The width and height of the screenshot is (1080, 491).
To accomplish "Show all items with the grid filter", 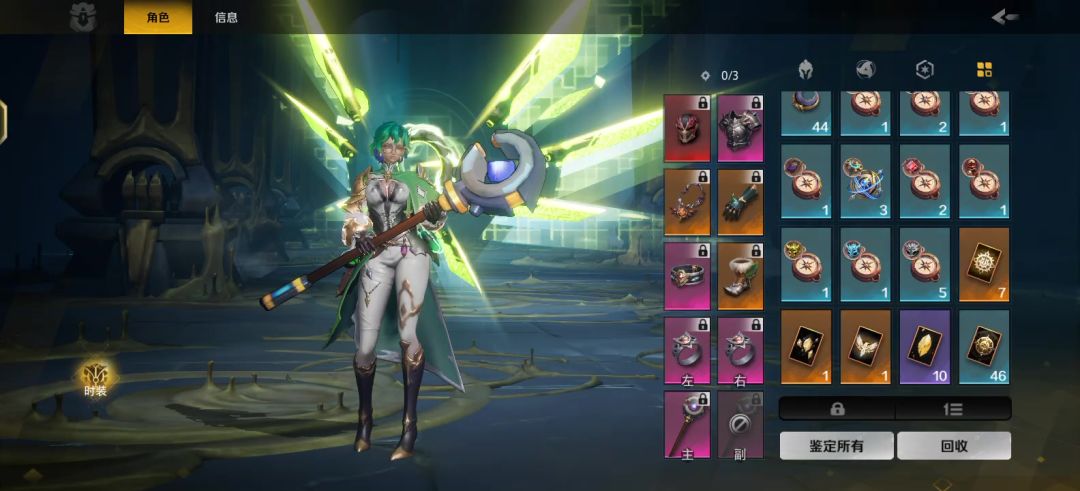I will (984, 70).
